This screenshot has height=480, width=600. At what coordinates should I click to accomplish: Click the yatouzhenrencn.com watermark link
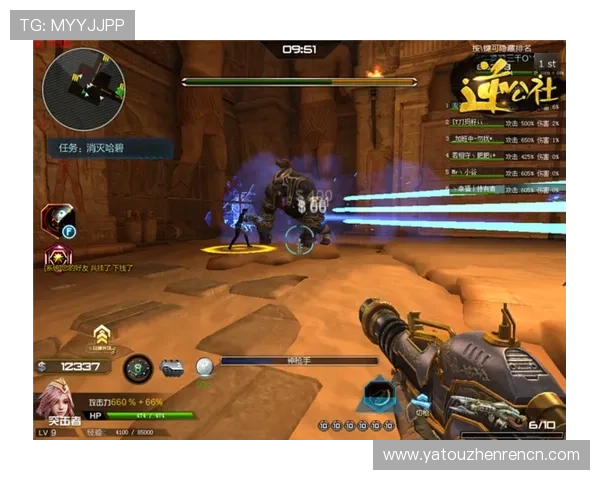pos(481,455)
